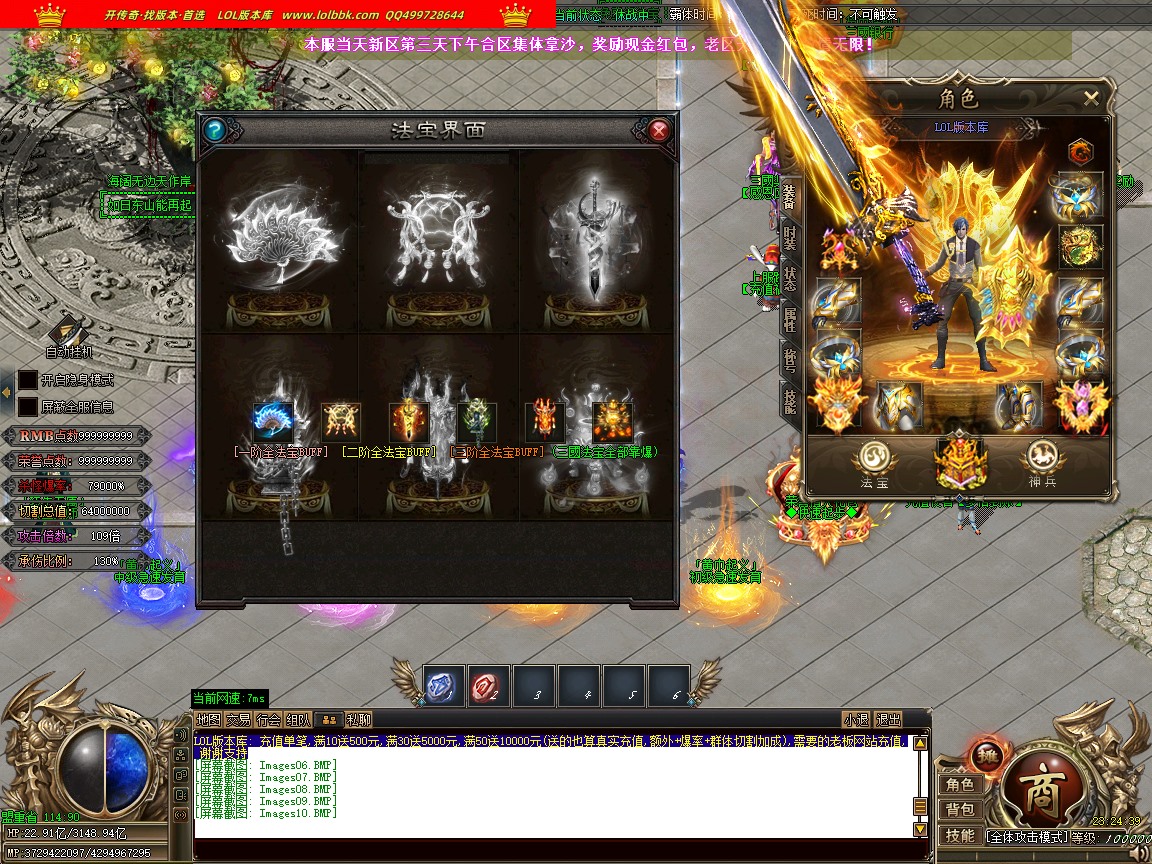Image resolution: width=1152 pixels, height=864 pixels.
Task: Select the white lotus fan treasure
Action: pos(277,237)
